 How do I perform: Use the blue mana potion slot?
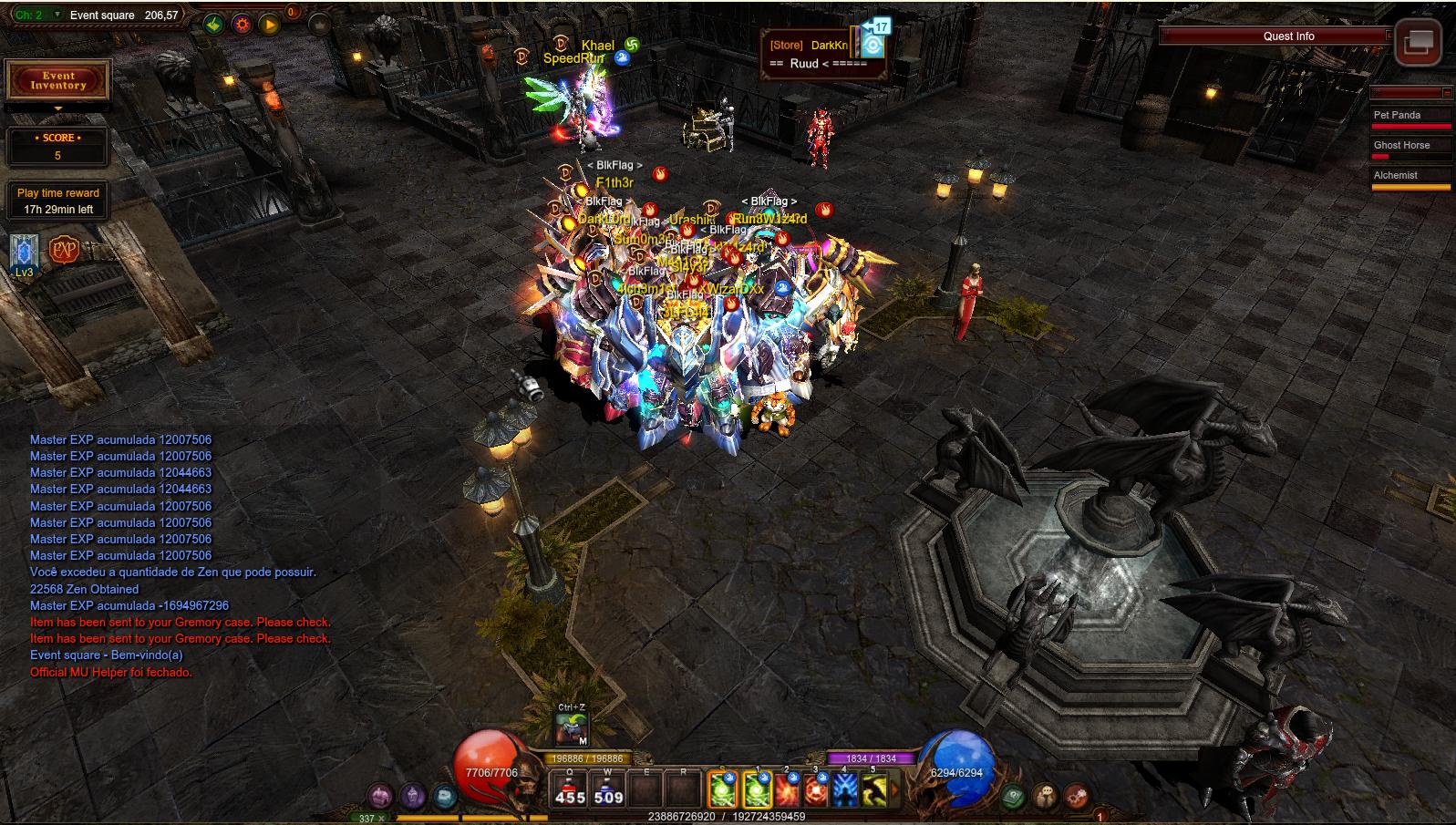point(608,789)
